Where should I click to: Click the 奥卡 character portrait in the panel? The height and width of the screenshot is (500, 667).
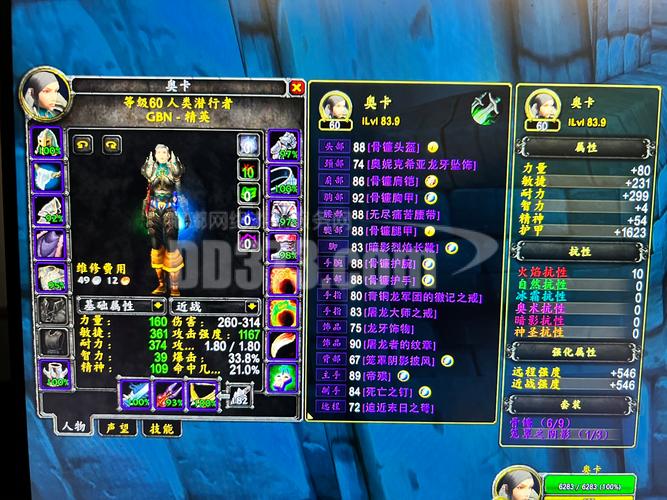click(x=47, y=92)
